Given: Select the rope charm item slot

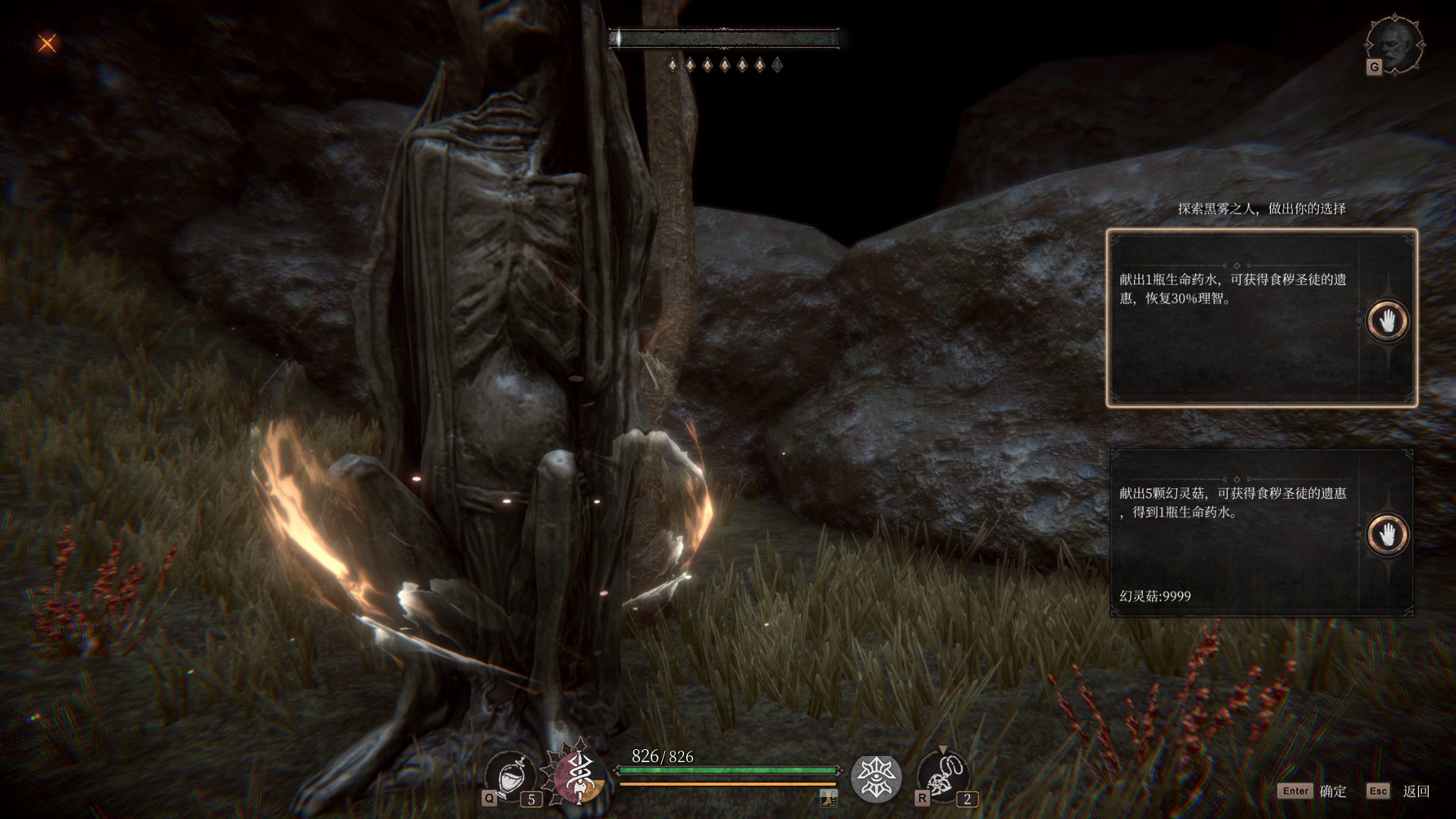Looking at the screenshot, I should pos(943,777).
